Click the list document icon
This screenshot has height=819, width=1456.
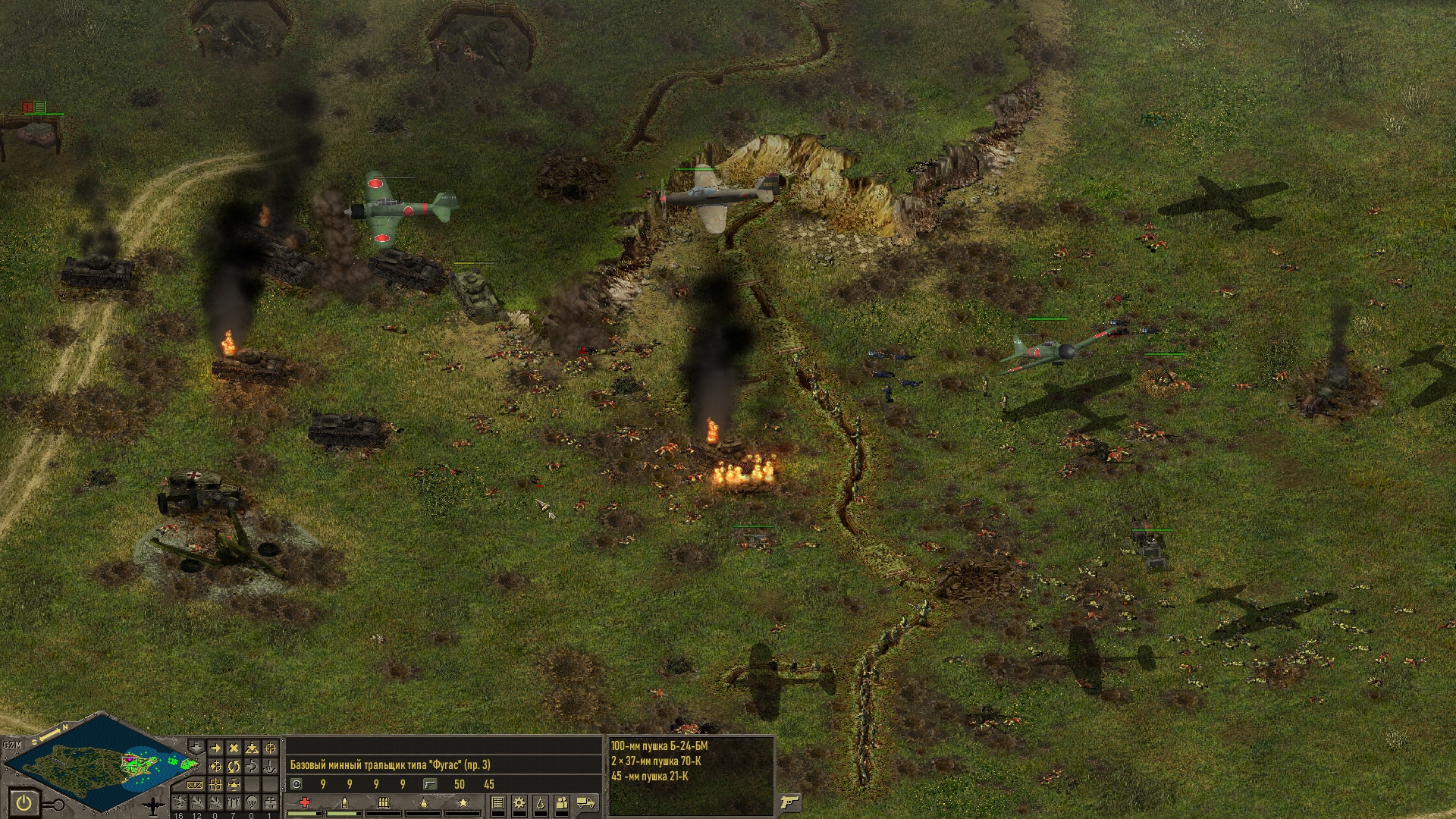(498, 802)
